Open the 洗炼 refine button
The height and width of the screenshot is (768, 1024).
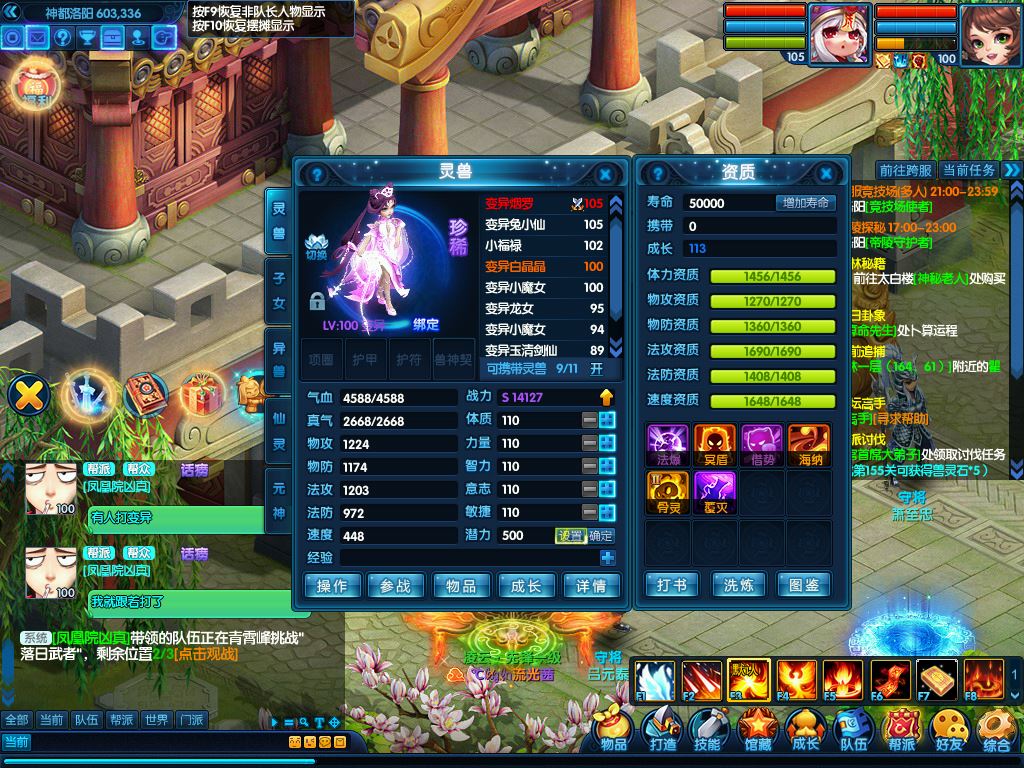point(738,584)
